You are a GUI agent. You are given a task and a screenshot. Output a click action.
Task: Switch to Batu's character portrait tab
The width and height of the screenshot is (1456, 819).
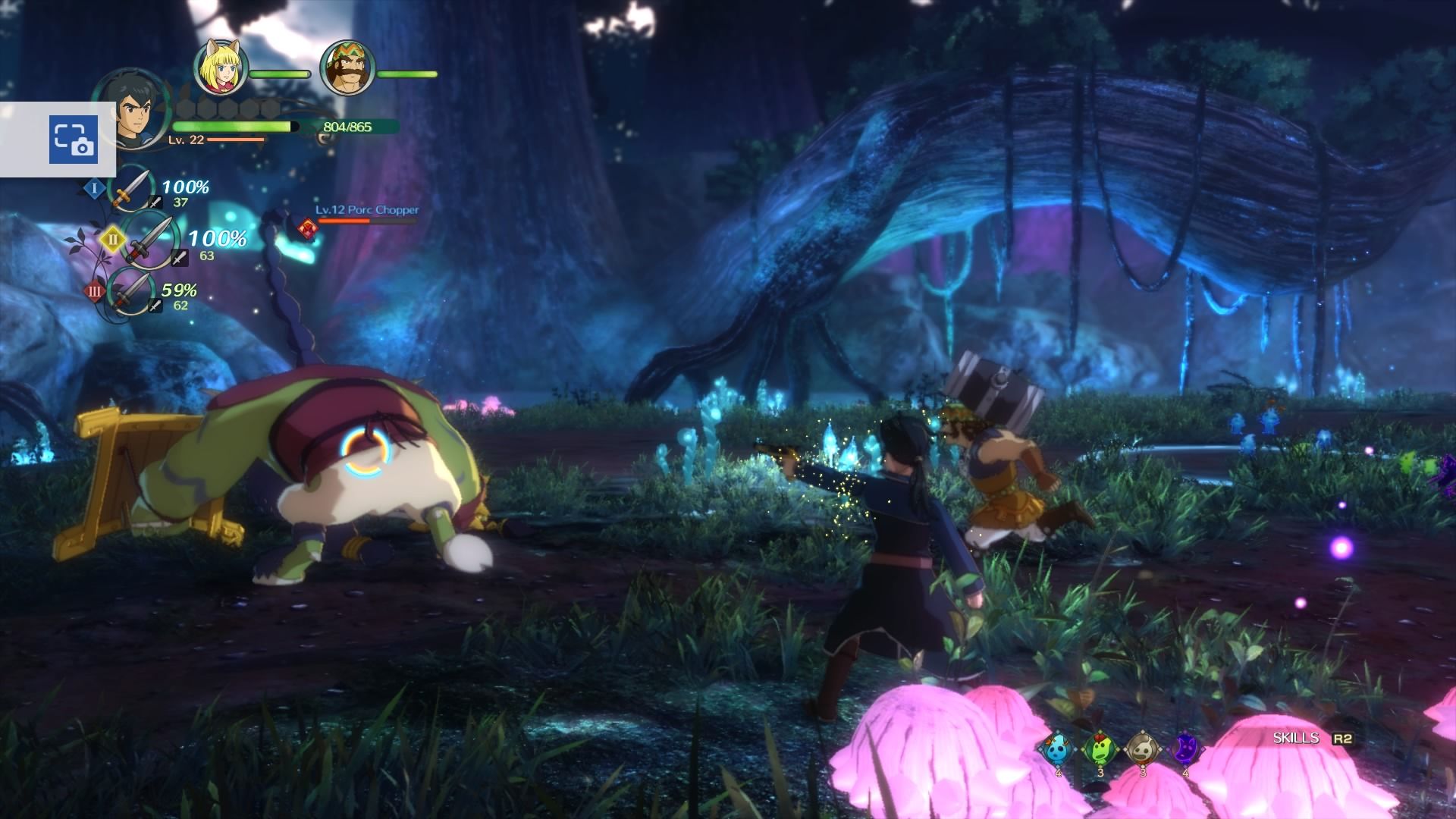click(346, 67)
